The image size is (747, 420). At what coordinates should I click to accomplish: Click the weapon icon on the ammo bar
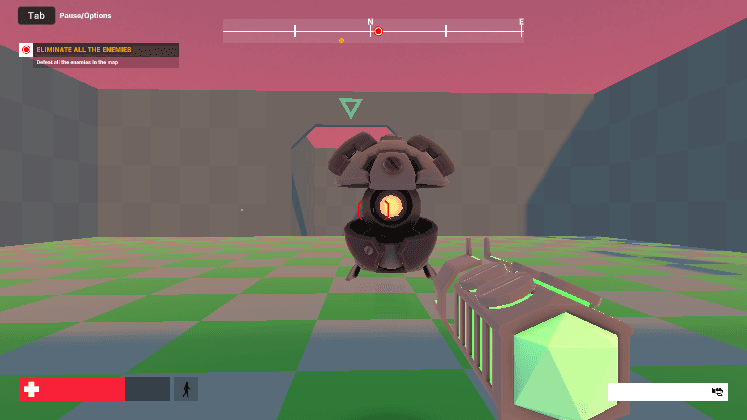(717, 392)
